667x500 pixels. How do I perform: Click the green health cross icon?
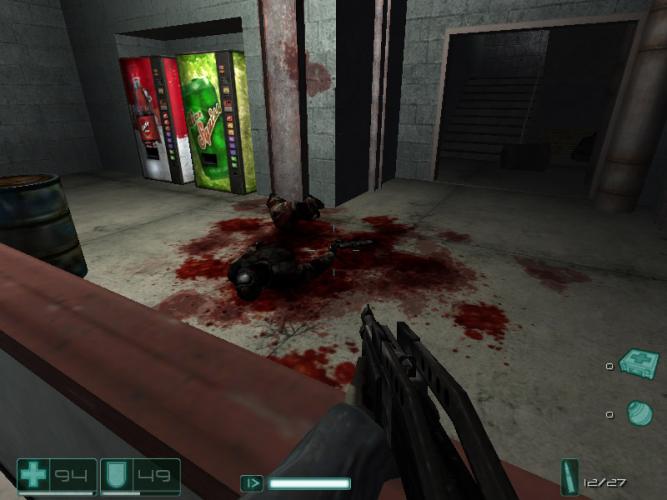[35, 475]
